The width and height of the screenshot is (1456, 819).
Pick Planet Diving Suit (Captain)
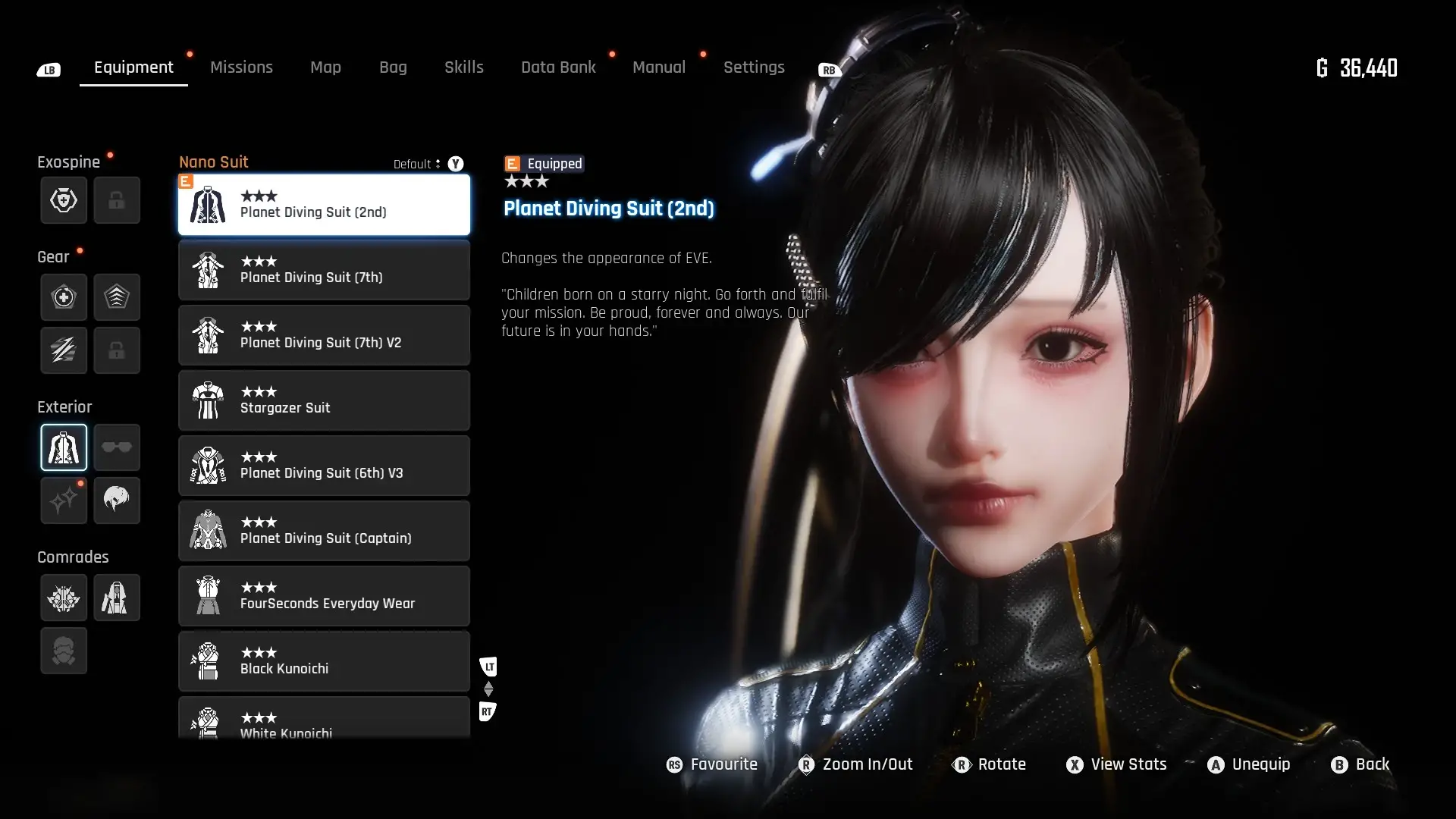point(324,531)
